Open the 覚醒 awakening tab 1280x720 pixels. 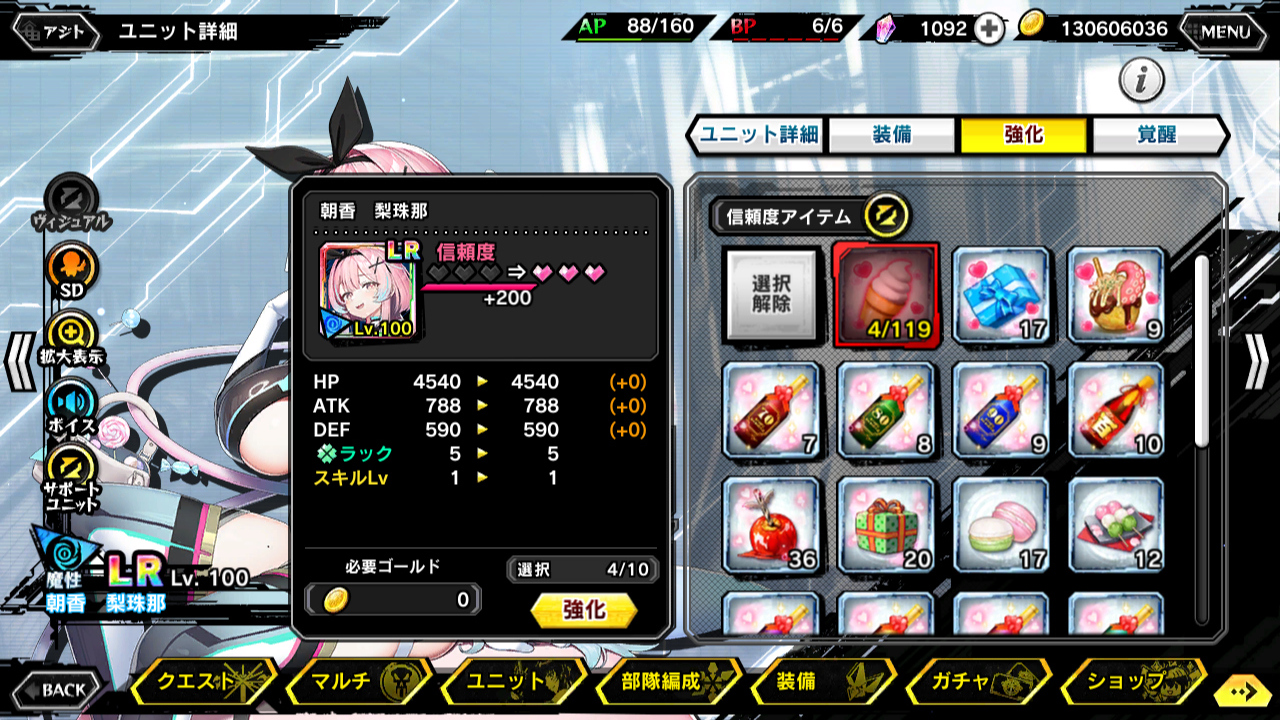coord(1156,135)
